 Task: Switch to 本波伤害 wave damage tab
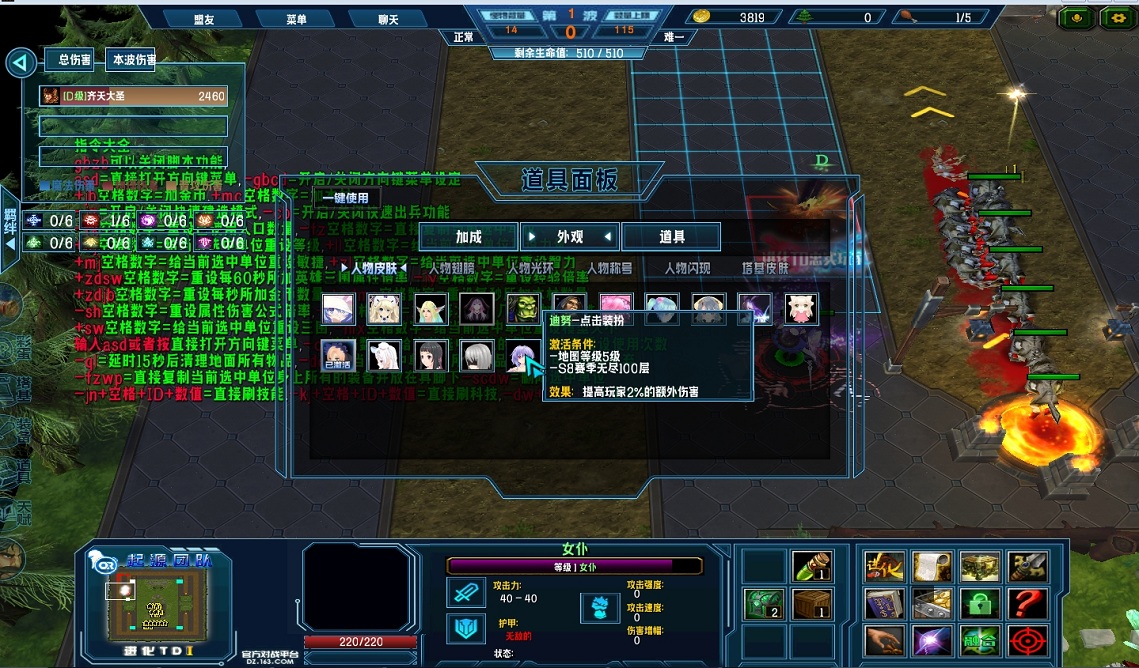pos(134,60)
